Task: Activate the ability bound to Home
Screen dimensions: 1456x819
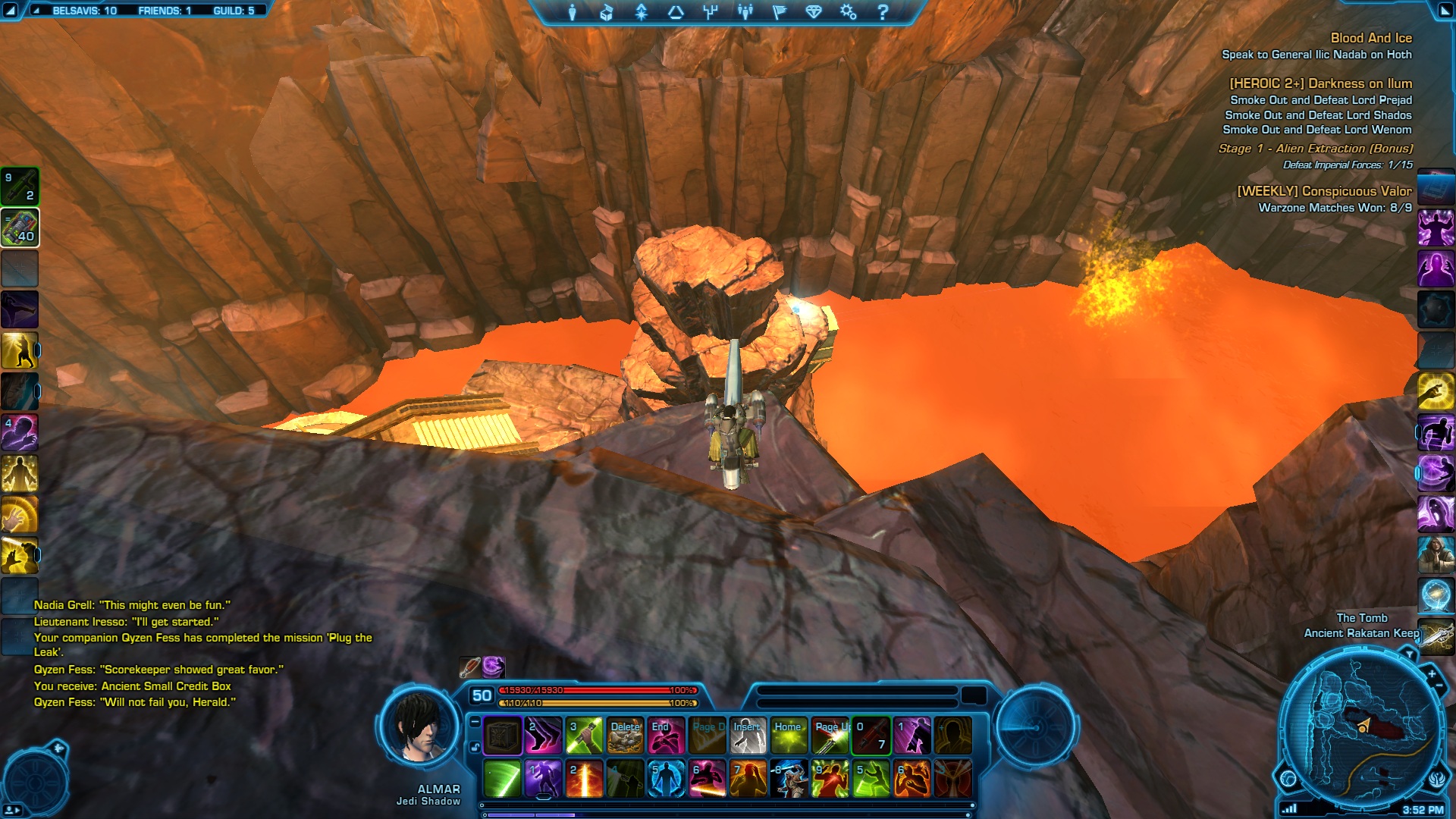Action: [x=789, y=736]
